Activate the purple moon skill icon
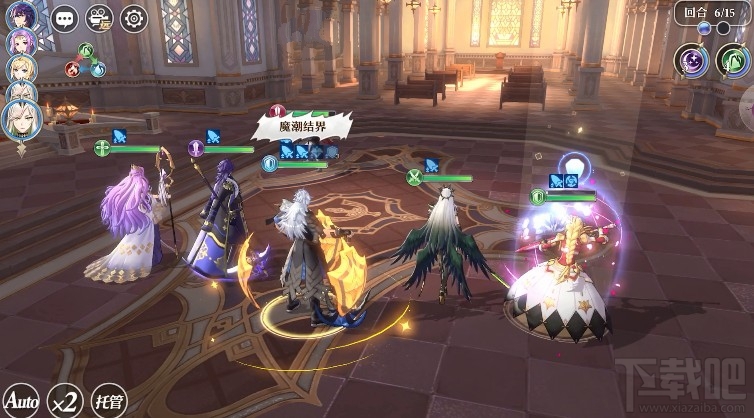 692,61
